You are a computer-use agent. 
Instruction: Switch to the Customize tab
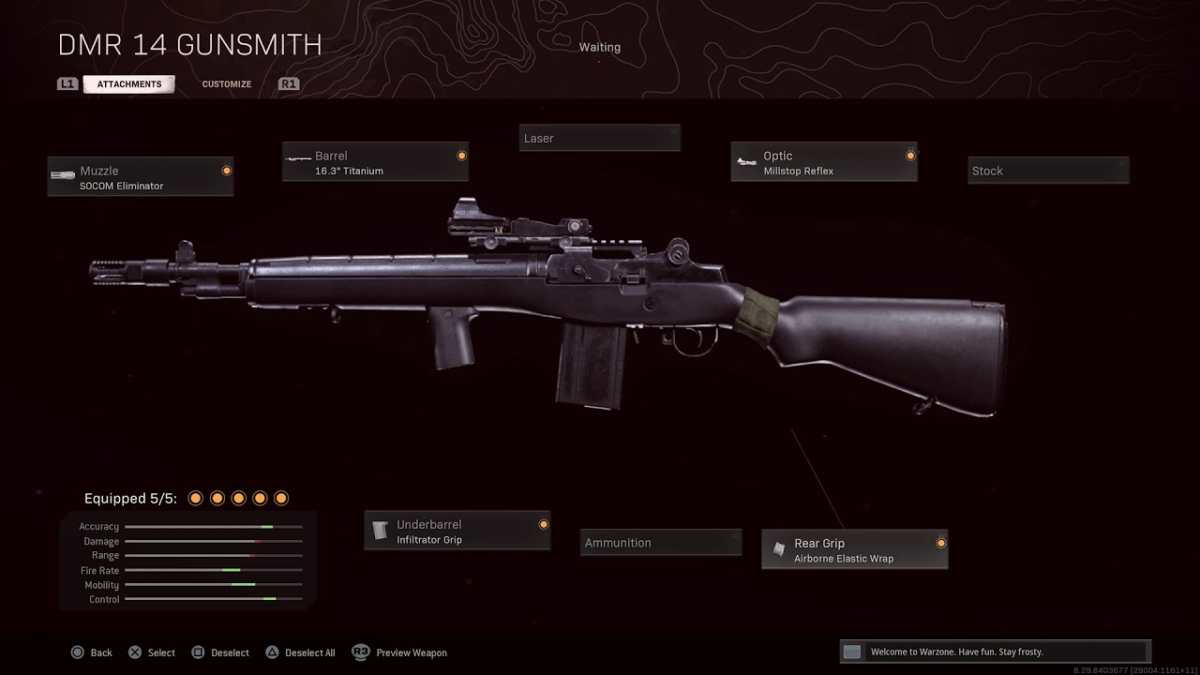coord(227,84)
